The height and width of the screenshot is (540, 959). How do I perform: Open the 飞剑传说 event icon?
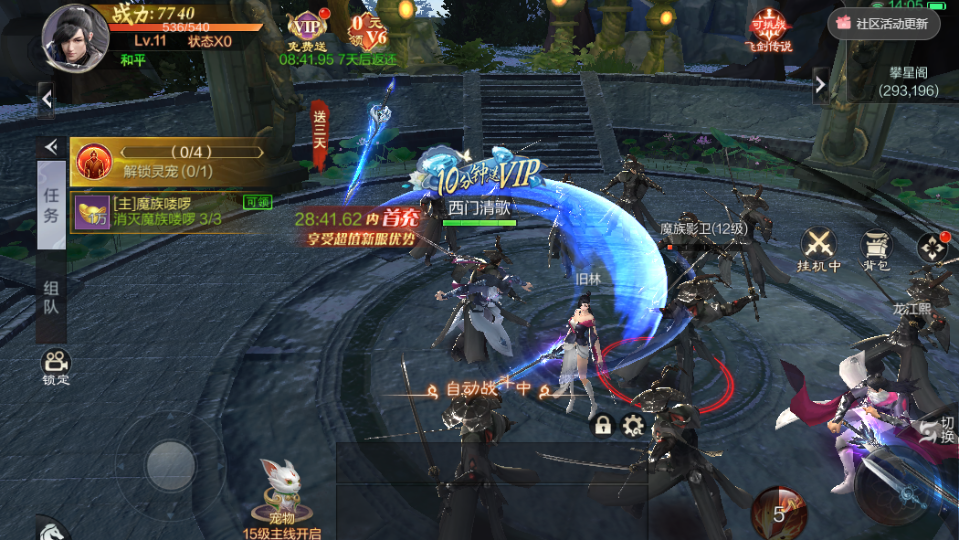(x=768, y=30)
